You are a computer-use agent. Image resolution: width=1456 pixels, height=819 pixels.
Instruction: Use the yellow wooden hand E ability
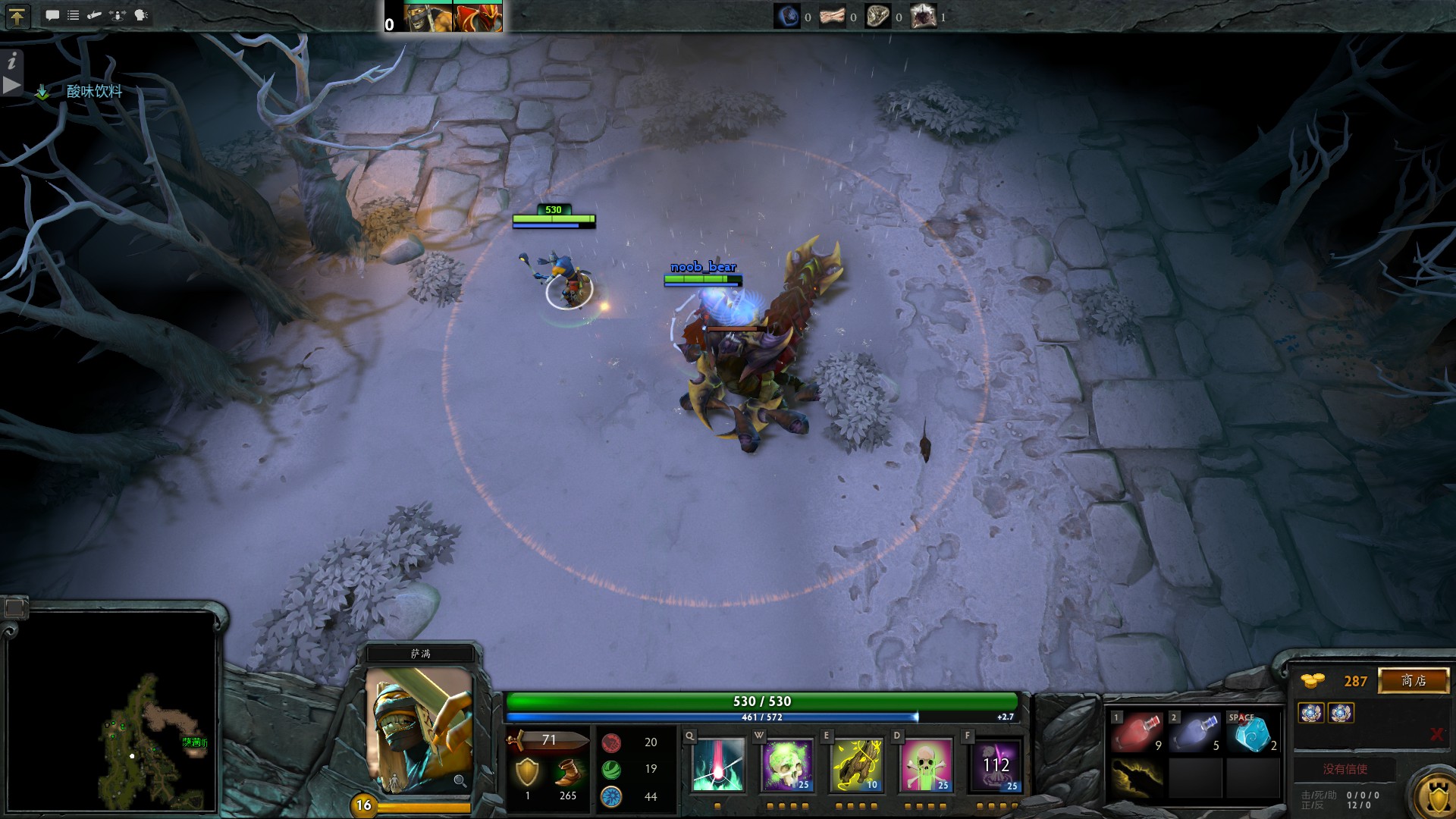pyautogui.click(x=856, y=765)
